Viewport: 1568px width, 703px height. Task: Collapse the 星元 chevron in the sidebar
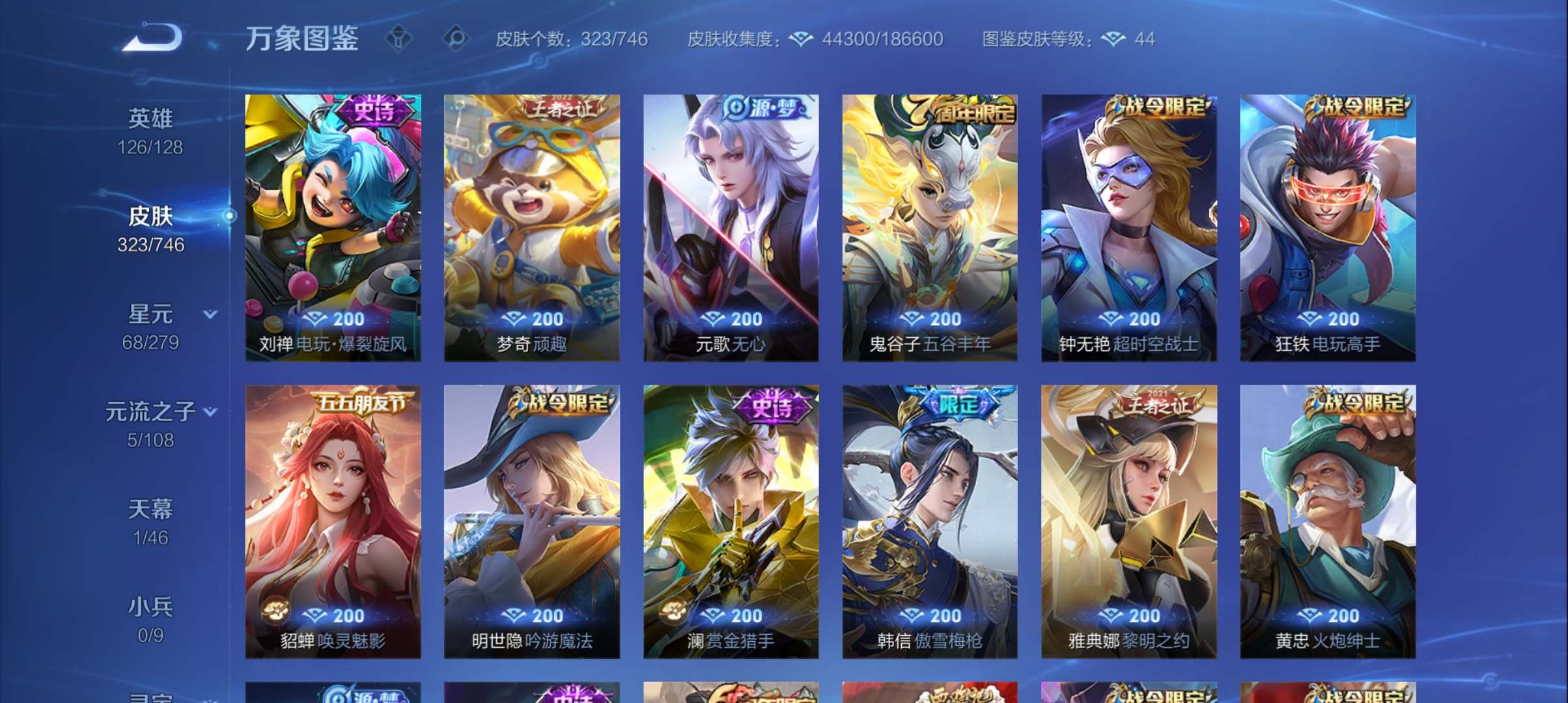click(x=210, y=313)
